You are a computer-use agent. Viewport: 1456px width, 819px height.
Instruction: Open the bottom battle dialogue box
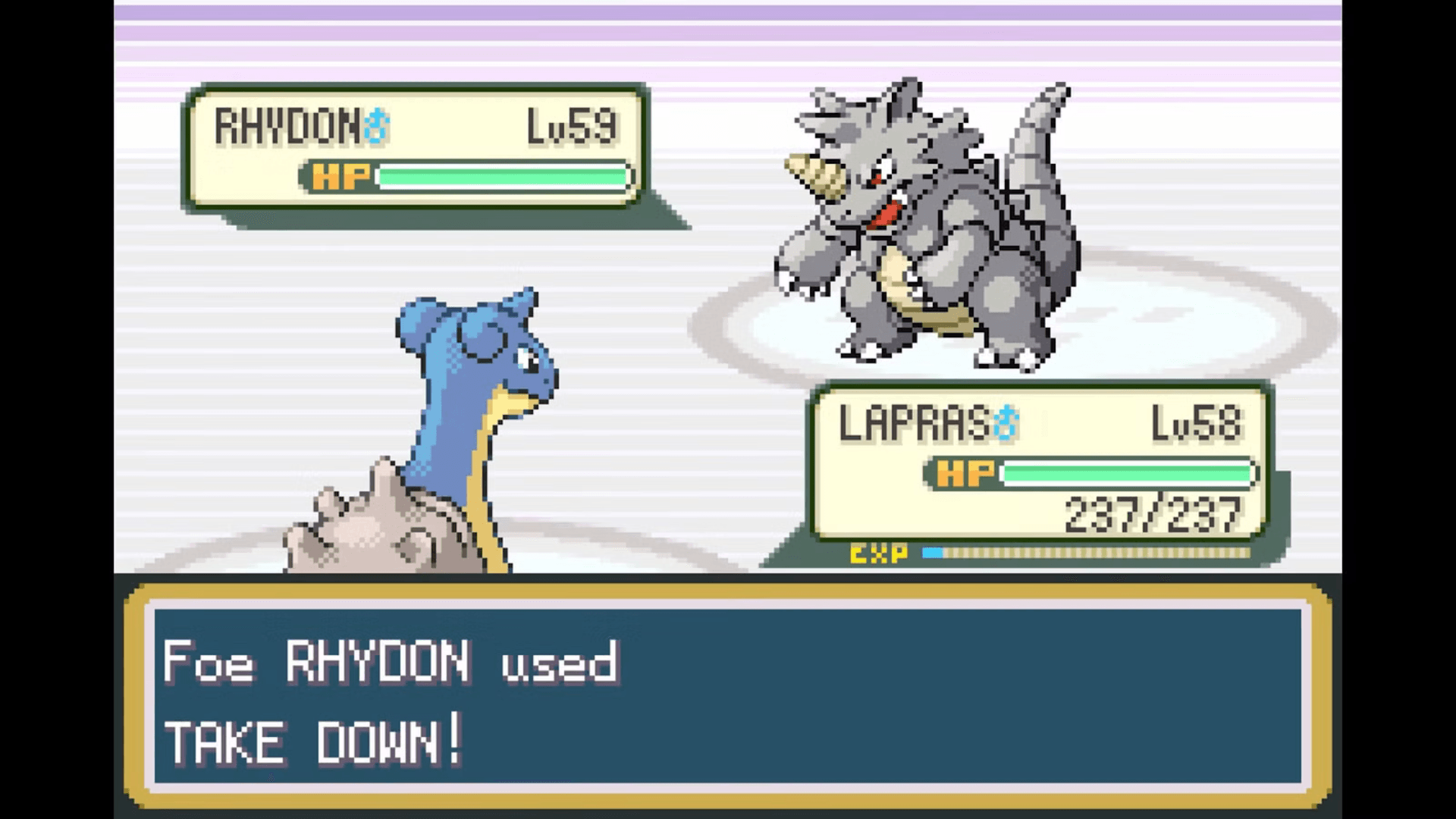728,690
